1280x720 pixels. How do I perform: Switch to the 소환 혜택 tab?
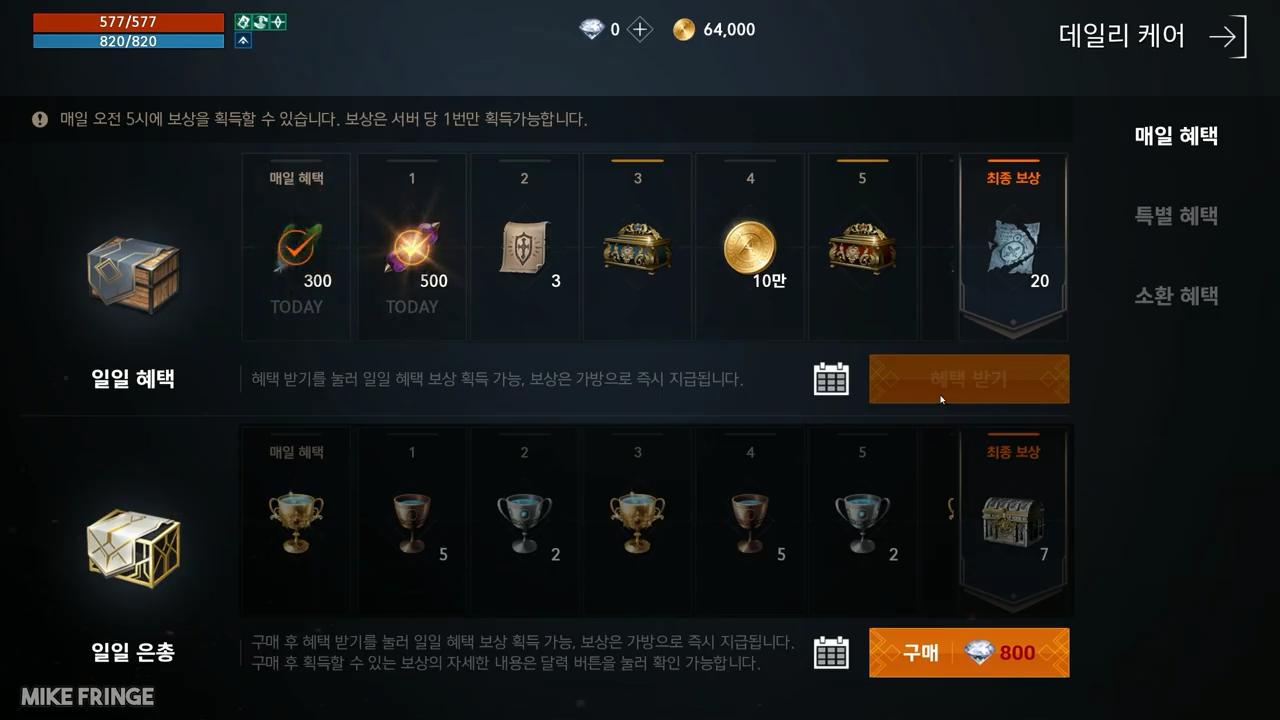click(x=1175, y=295)
